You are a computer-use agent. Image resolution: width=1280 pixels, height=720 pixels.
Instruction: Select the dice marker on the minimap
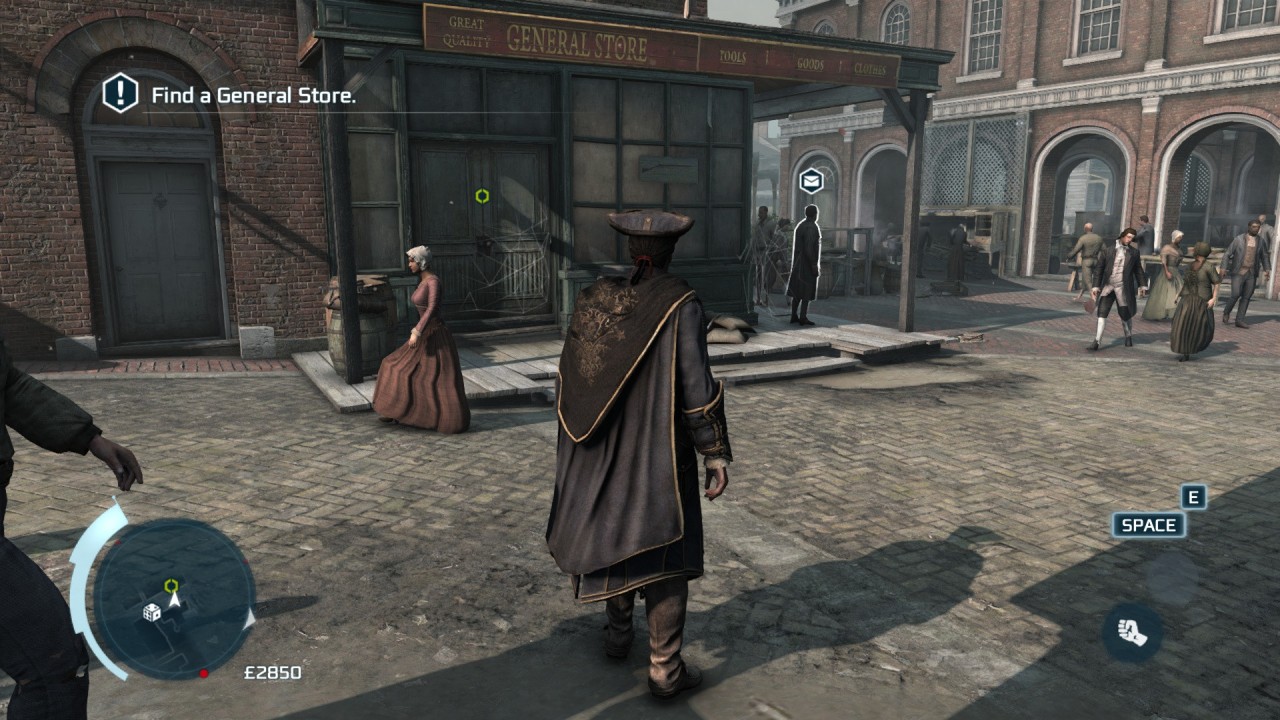pos(152,612)
